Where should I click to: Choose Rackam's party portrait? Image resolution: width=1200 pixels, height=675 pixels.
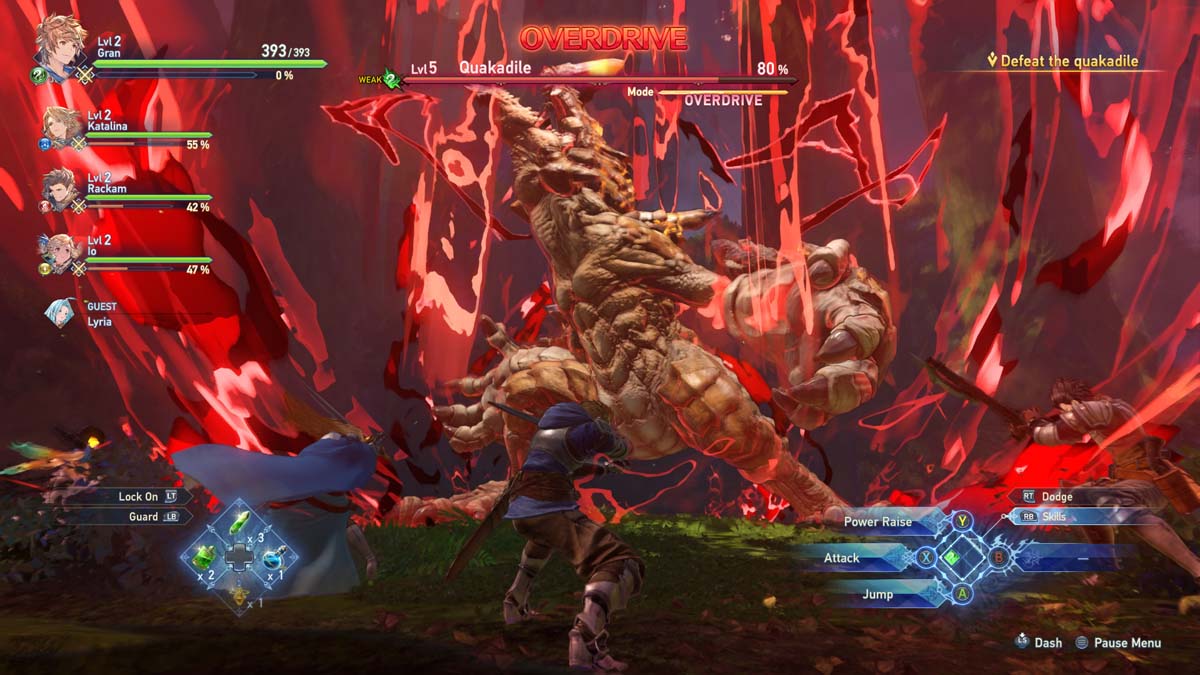tap(62, 190)
